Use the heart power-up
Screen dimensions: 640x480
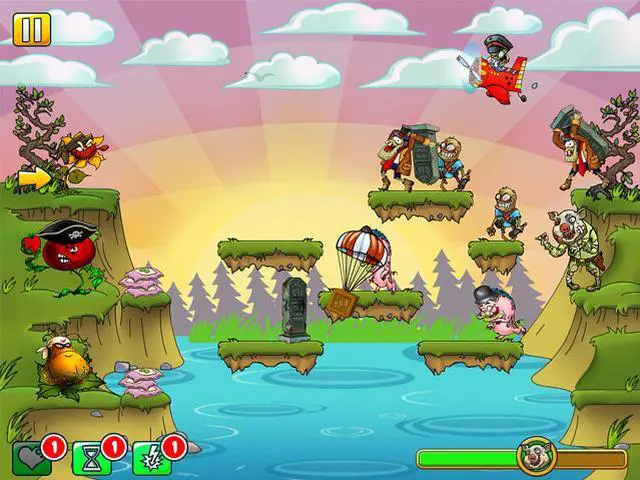tap(32, 458)
